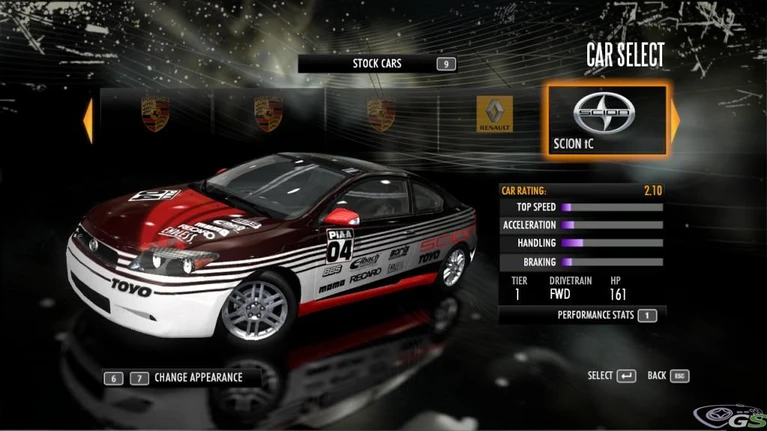The width and height of the screenshot is (767, 431).
Task: Pick the highlighted Scion tC tile
Action: (x=605, y=121)
